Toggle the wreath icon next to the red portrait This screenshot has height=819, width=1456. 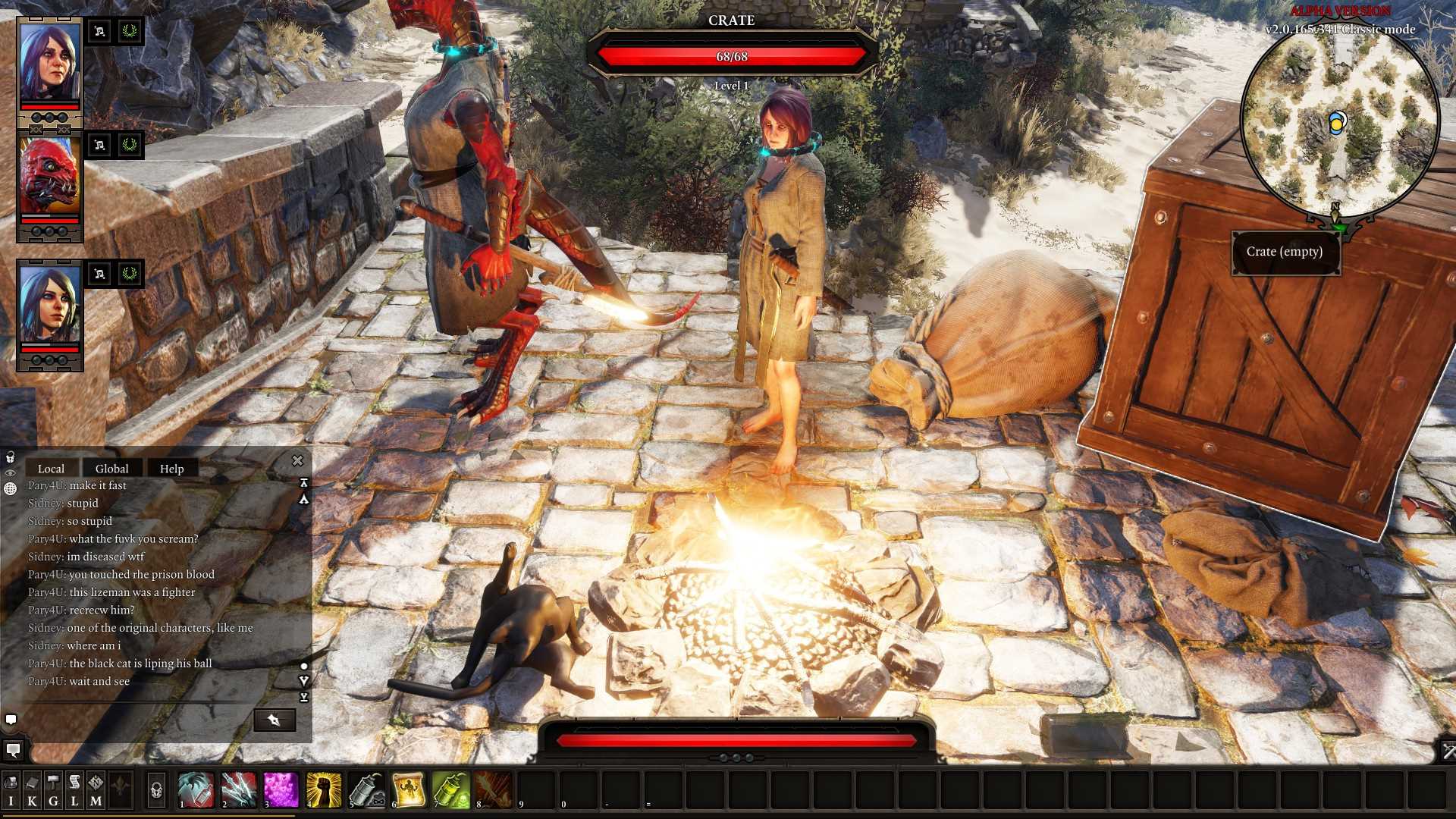pyautogui.click(x=129, y=144)
